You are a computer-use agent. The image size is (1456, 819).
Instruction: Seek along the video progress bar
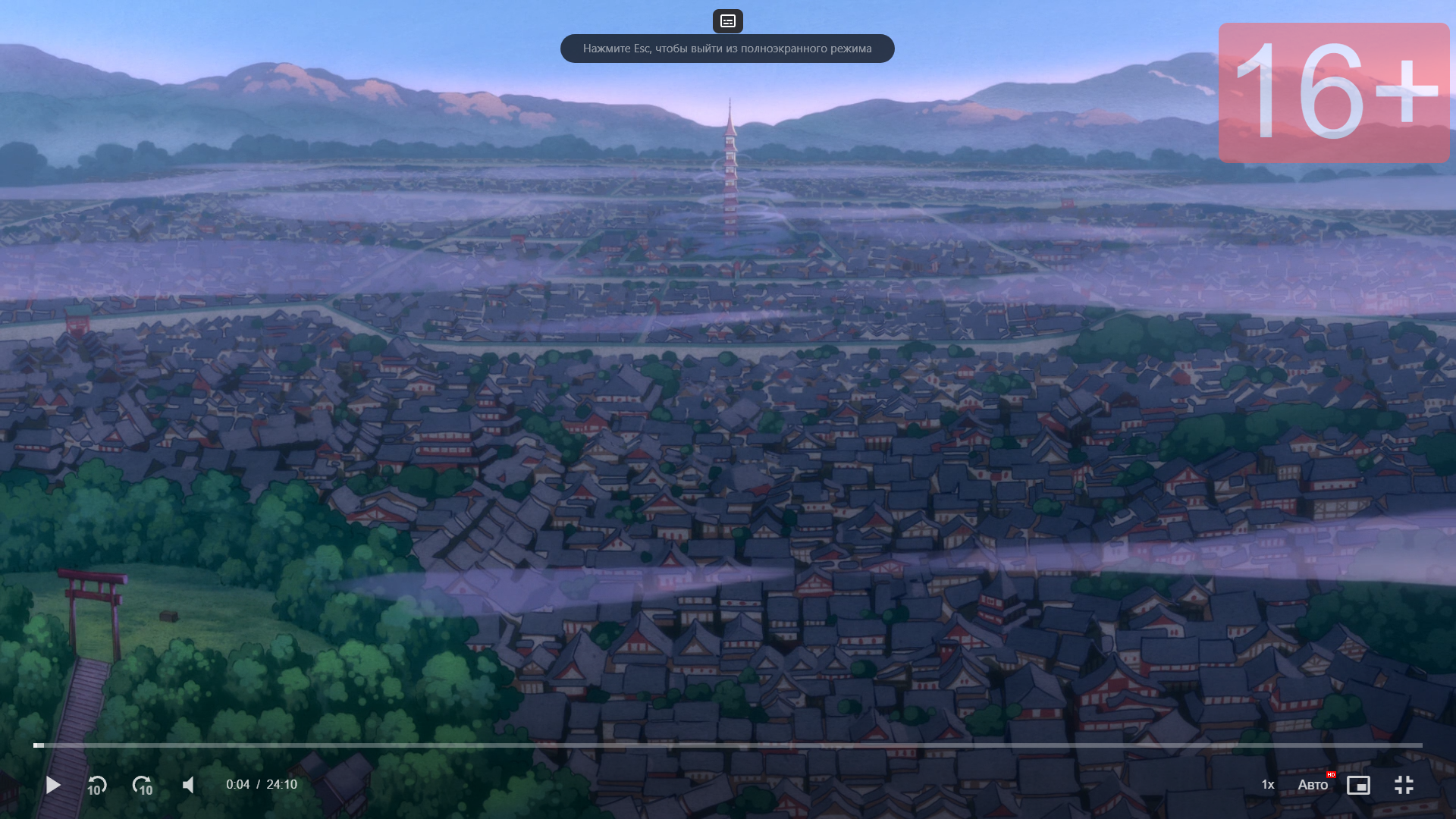pyautogui.click(x=728, y=745)
